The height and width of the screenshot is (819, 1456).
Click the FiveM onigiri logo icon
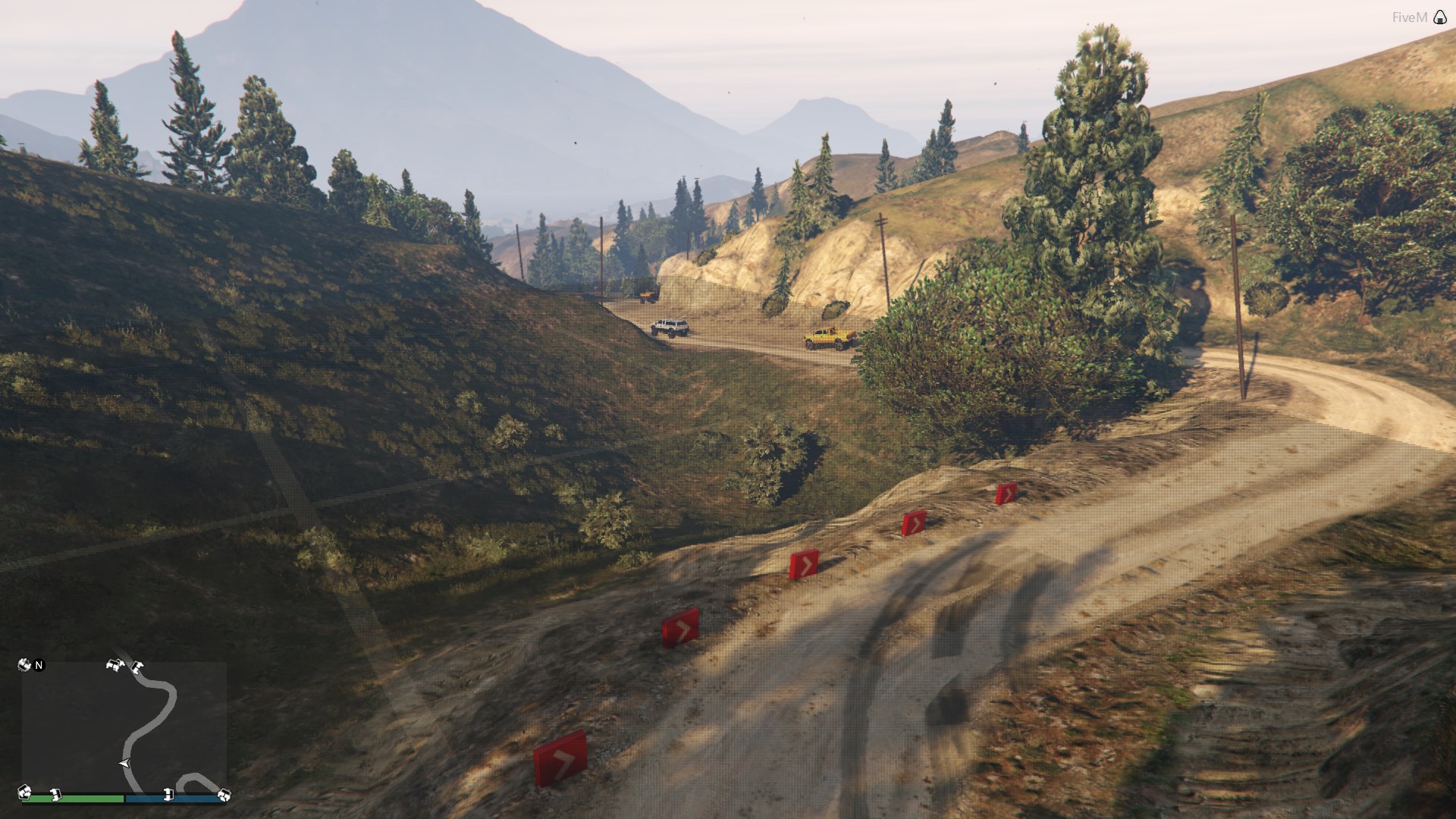click(x=1440, y=17)
